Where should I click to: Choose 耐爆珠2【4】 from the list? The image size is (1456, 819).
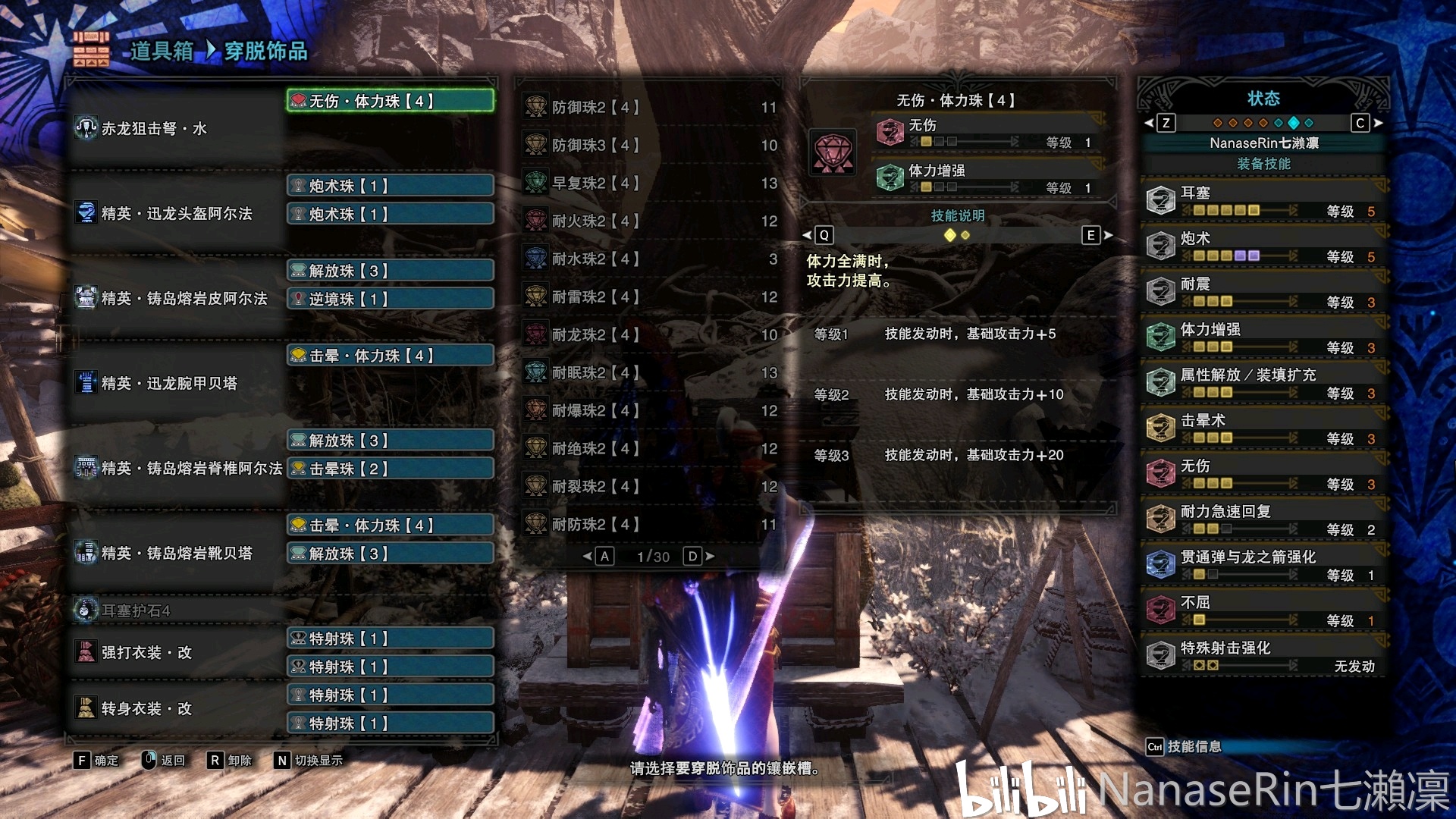[x=649, y=410]
